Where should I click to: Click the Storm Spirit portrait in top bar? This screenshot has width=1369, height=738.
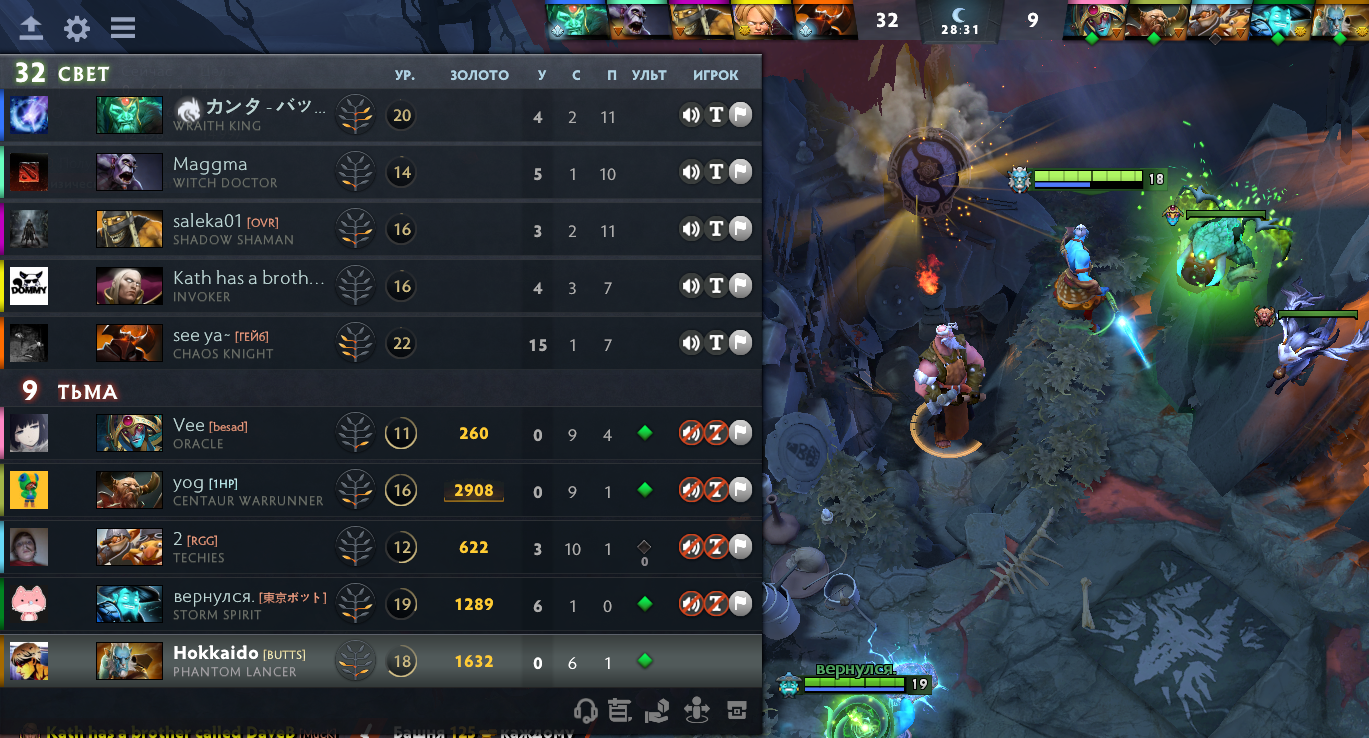(x=1278, y=20)
